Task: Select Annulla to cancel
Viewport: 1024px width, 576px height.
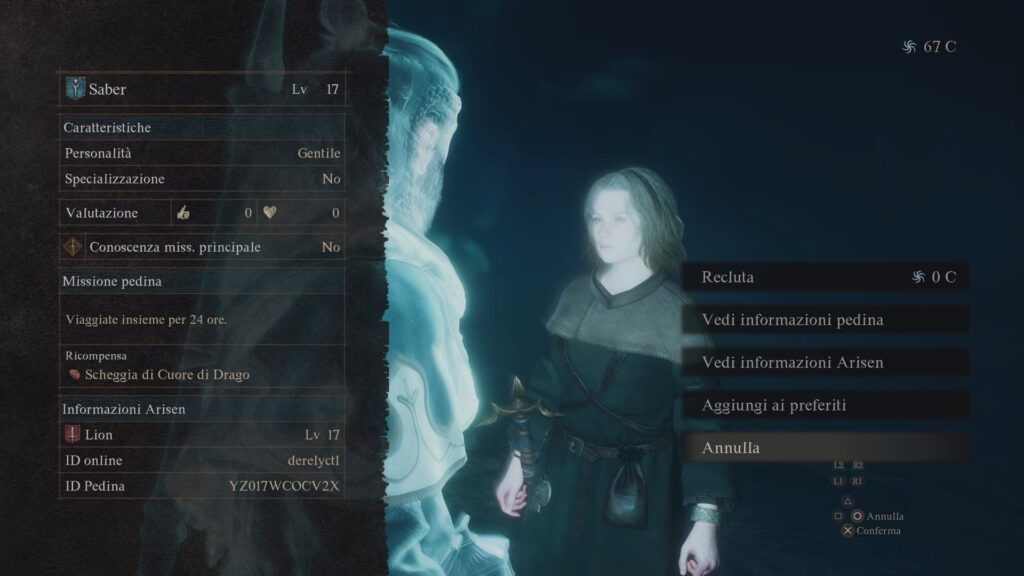Action: click(x=826, y=448)
